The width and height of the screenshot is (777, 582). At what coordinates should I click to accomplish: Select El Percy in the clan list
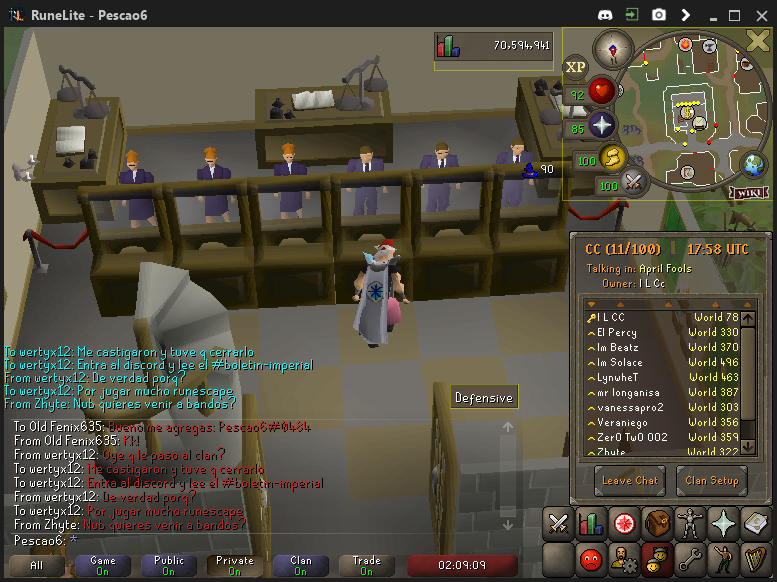point(617,332)
